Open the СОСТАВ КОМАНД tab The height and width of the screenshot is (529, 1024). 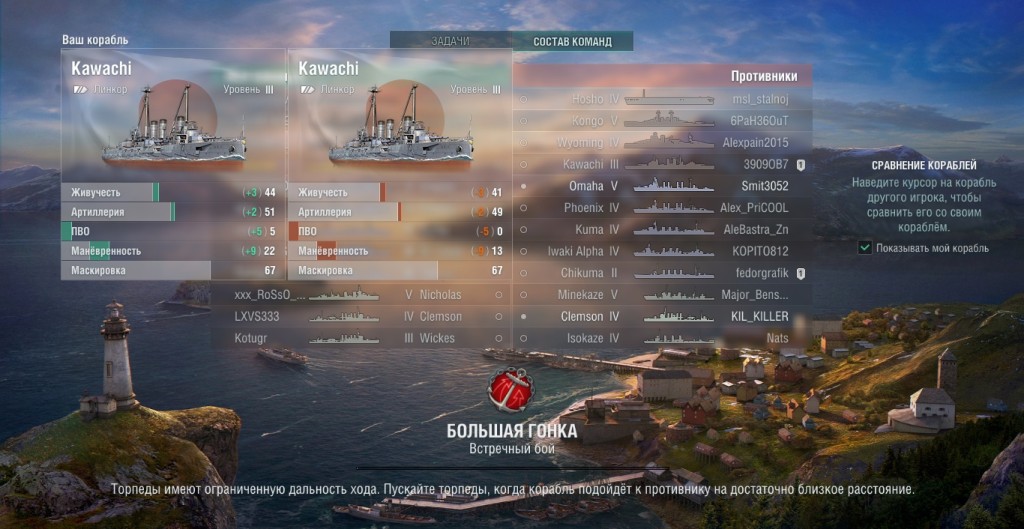(x=570, y=41)
